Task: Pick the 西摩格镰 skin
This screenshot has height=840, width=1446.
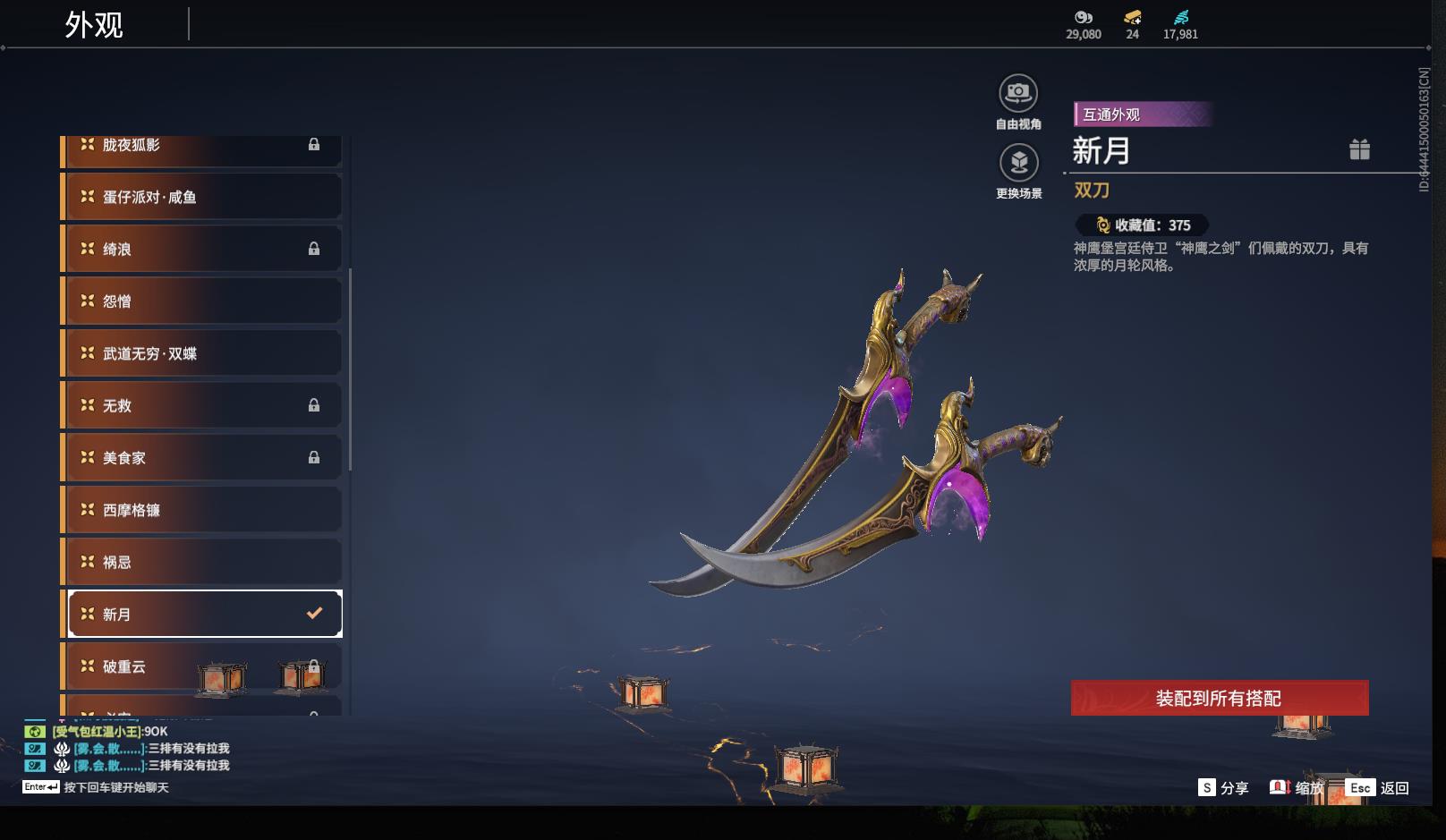Action: click(x=201, y=510)
